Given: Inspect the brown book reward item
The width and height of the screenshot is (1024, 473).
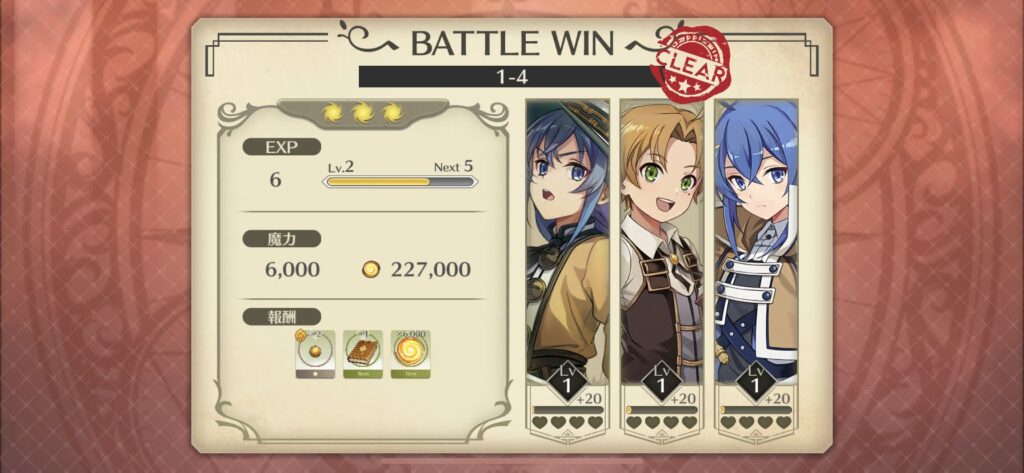Looking at the screenshot, I should coord(362,353).
